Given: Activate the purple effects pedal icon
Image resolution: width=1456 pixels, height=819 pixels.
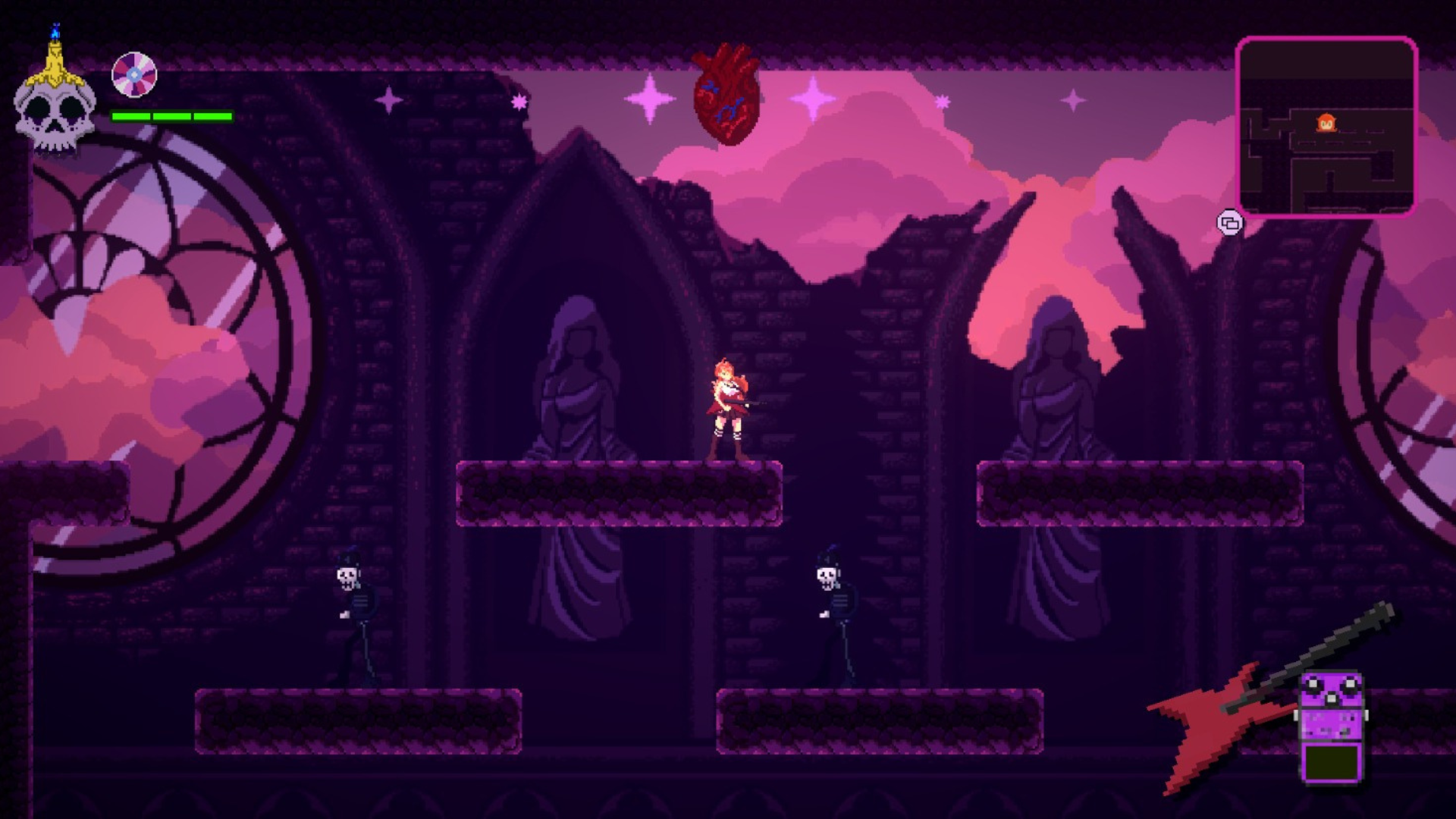Looking at the screenshot, I should click(x=1332, y=728).
